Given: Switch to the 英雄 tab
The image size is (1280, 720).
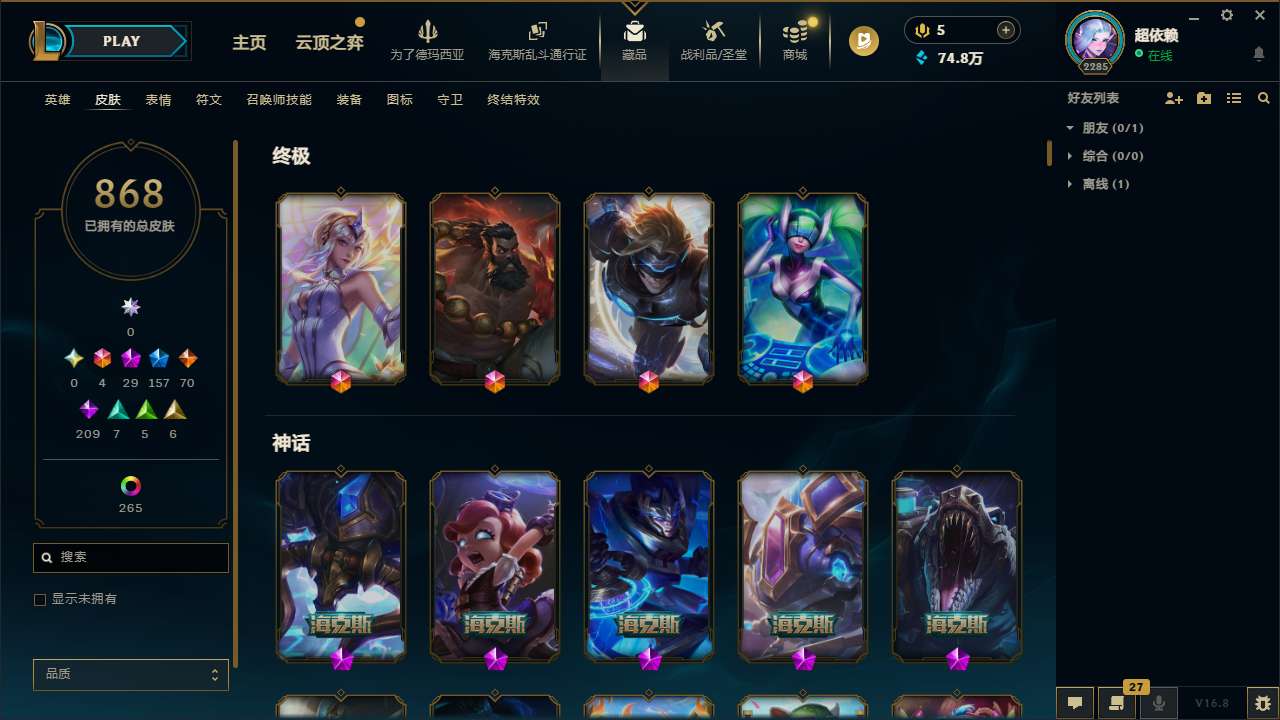Looking at the screenshot, I should point(57,100).
